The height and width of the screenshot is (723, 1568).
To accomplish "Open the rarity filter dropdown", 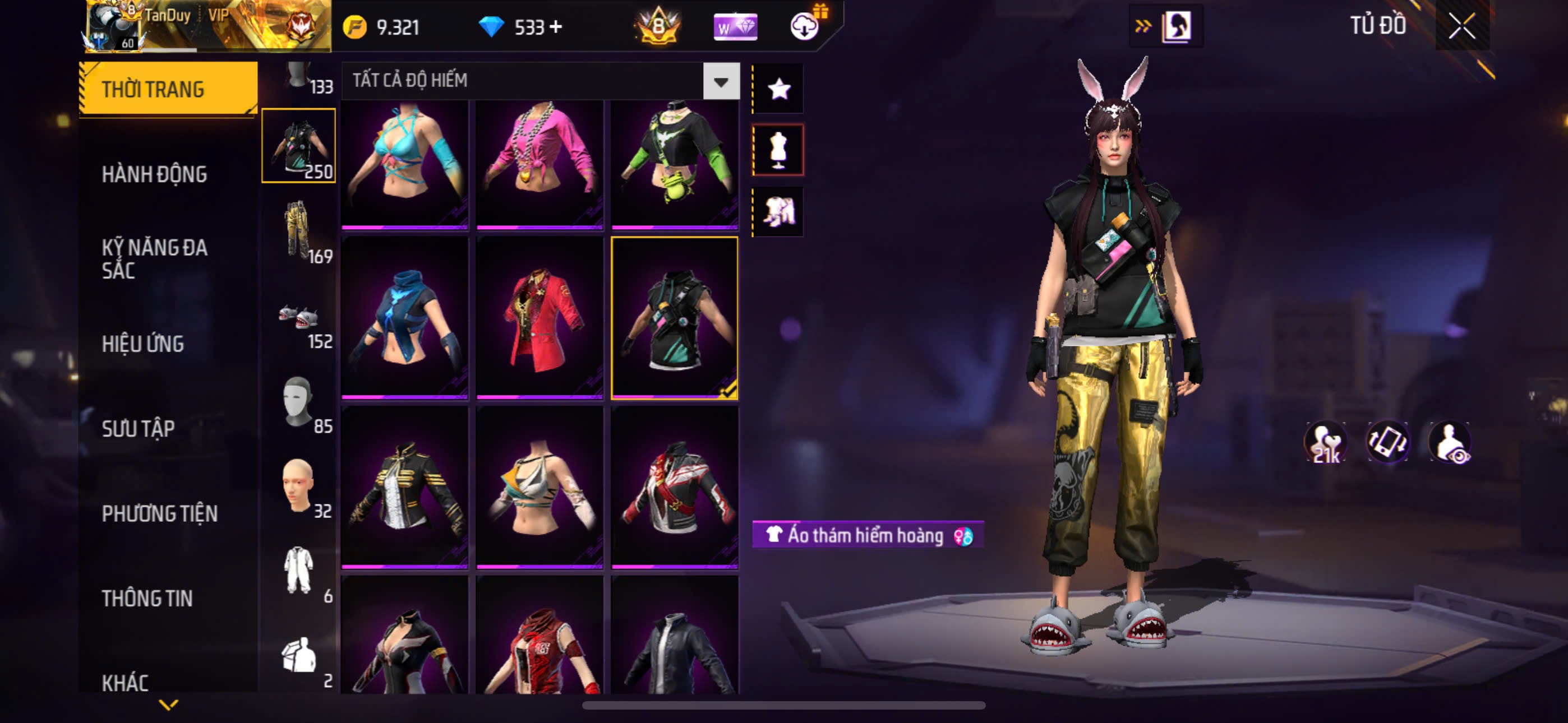I will (721, 81).
